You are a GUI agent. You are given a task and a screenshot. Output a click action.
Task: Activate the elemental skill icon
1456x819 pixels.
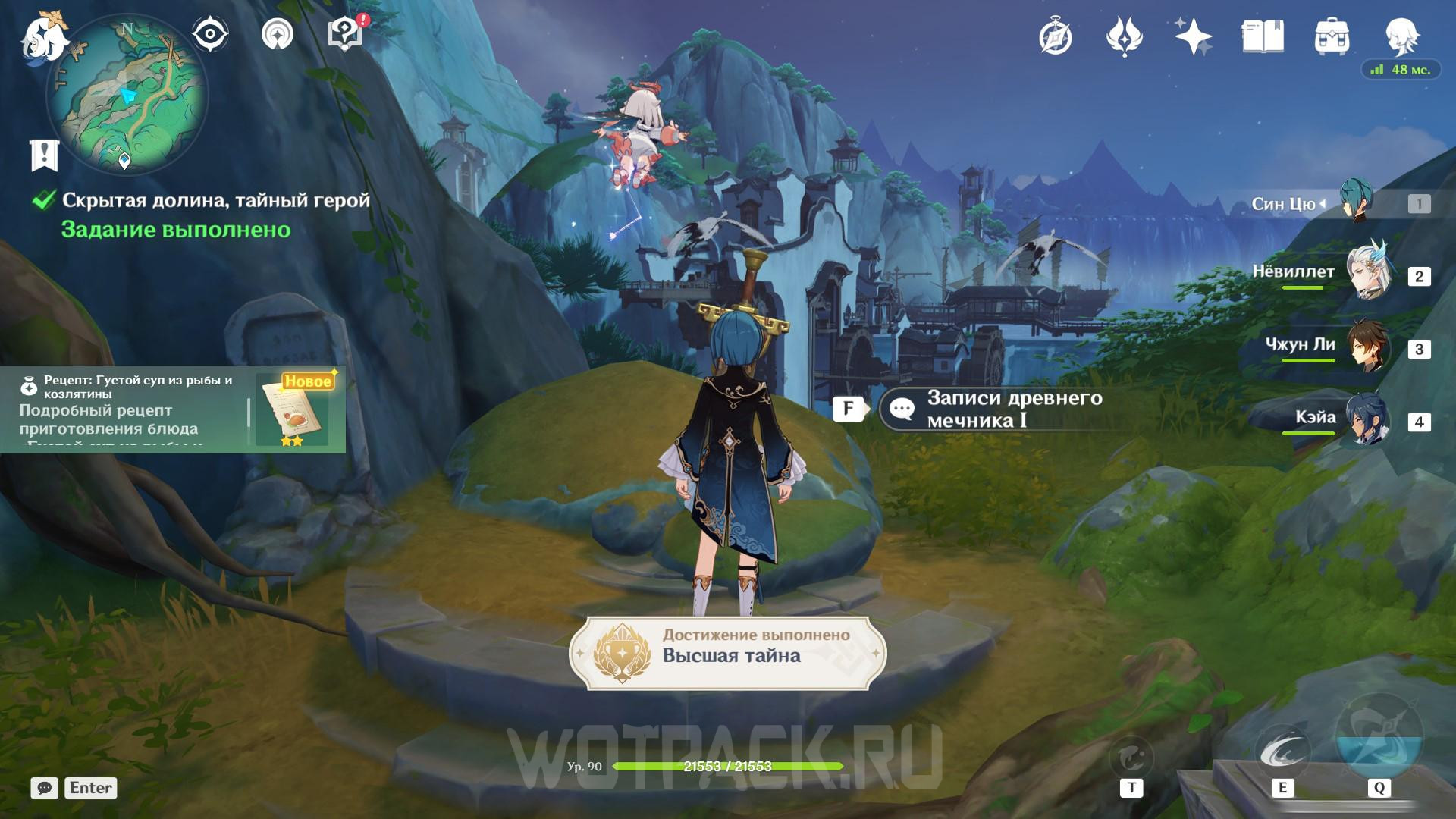click(x=1282, y=753)
